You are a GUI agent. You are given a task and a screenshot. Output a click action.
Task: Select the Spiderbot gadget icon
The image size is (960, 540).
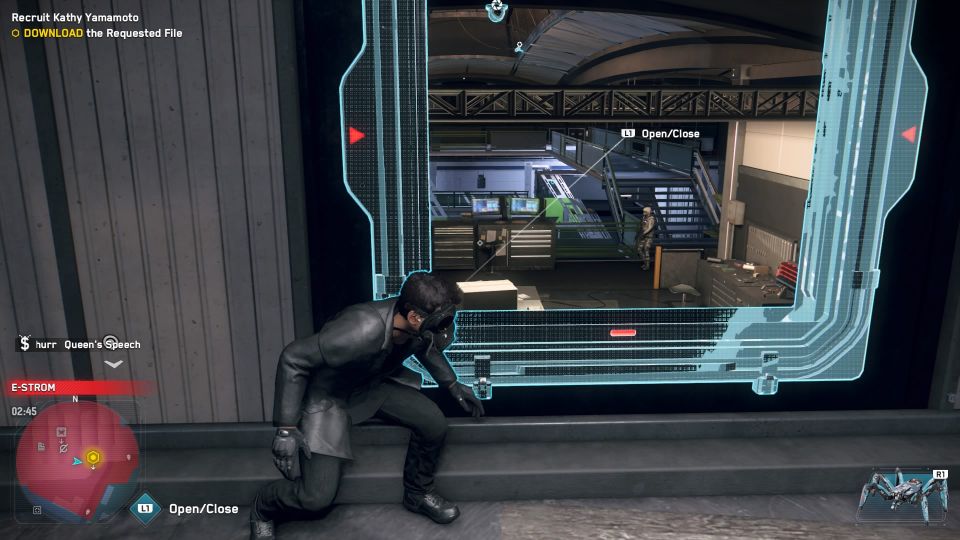tap(899, 494)
